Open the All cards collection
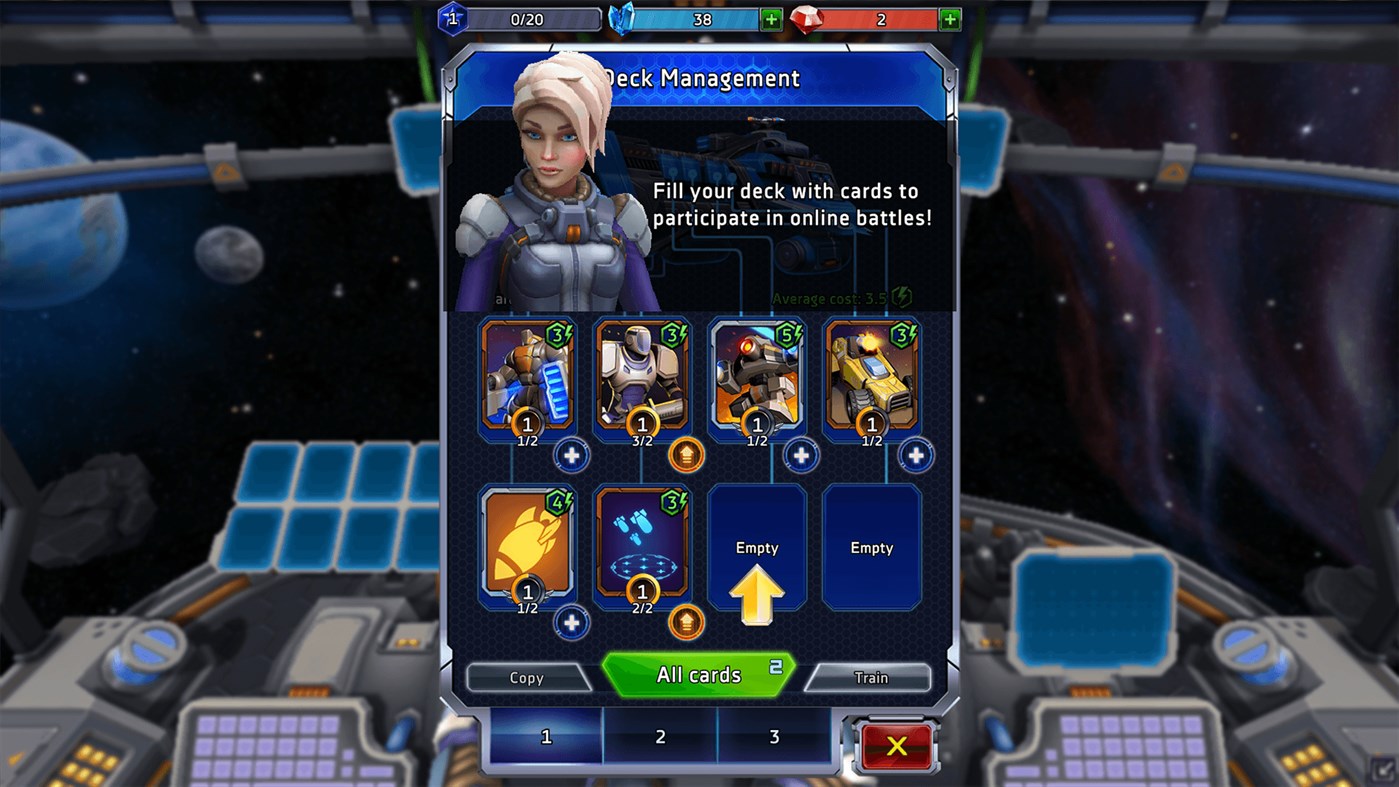Viewport: 1399px width, 787px height. [698, 675]
